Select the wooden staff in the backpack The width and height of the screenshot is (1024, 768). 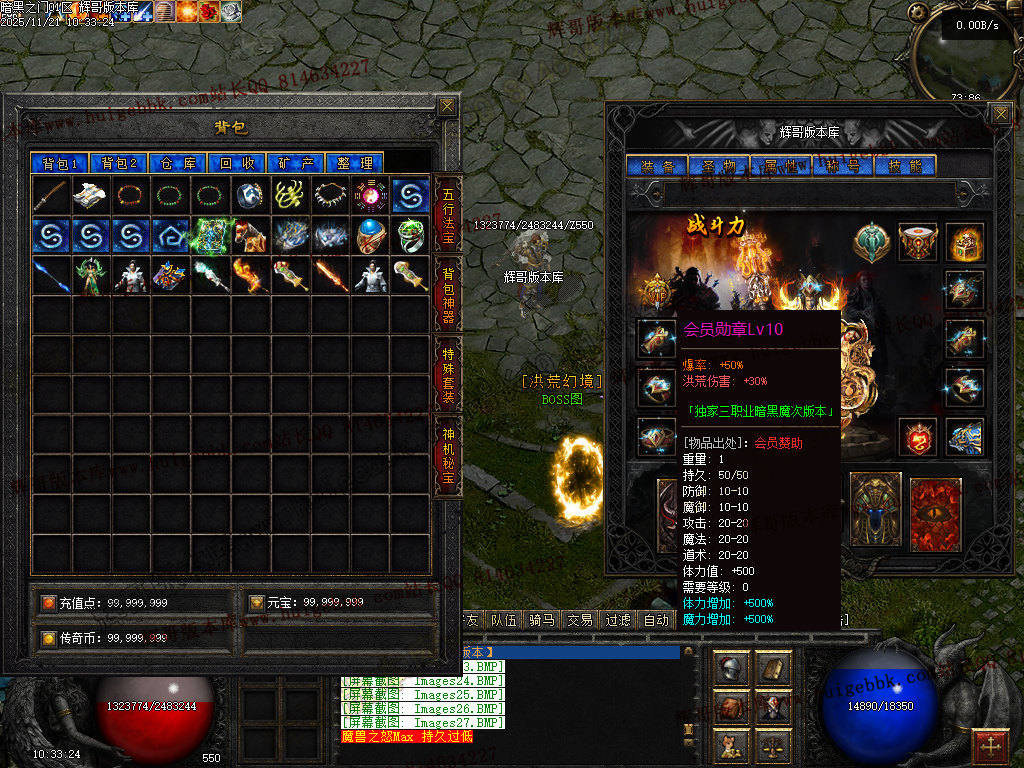pos(51,195)
